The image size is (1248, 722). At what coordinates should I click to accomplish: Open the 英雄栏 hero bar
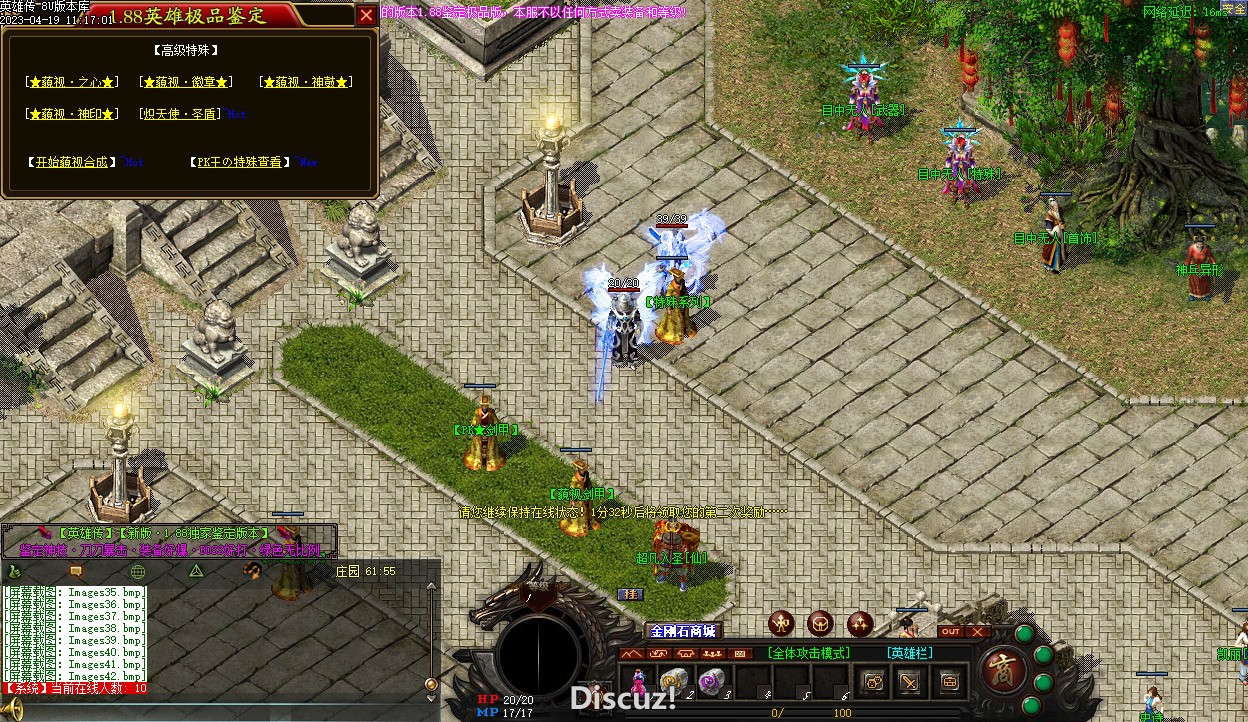point(909,653)
